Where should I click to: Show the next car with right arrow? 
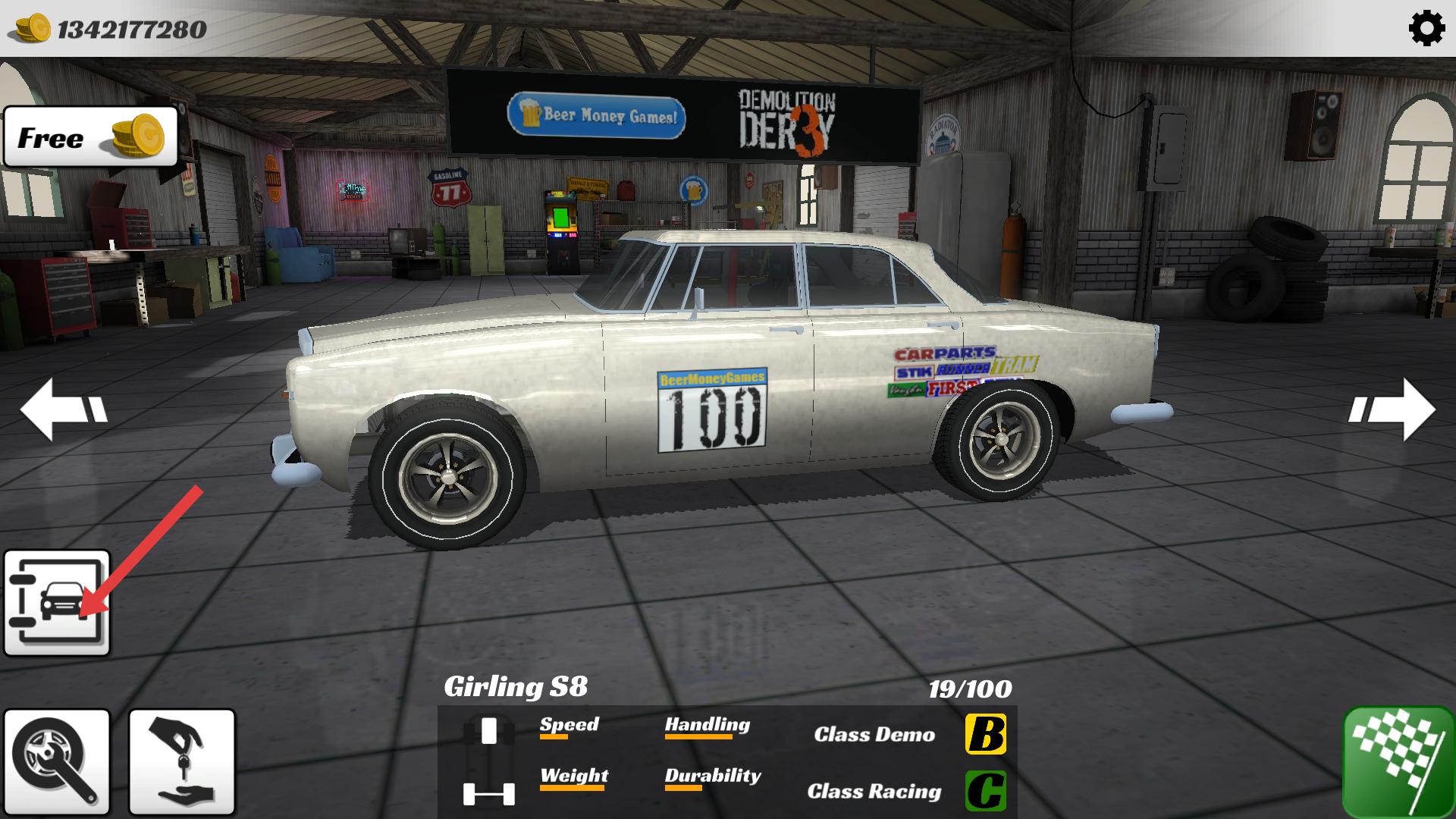pos(1392,409)
